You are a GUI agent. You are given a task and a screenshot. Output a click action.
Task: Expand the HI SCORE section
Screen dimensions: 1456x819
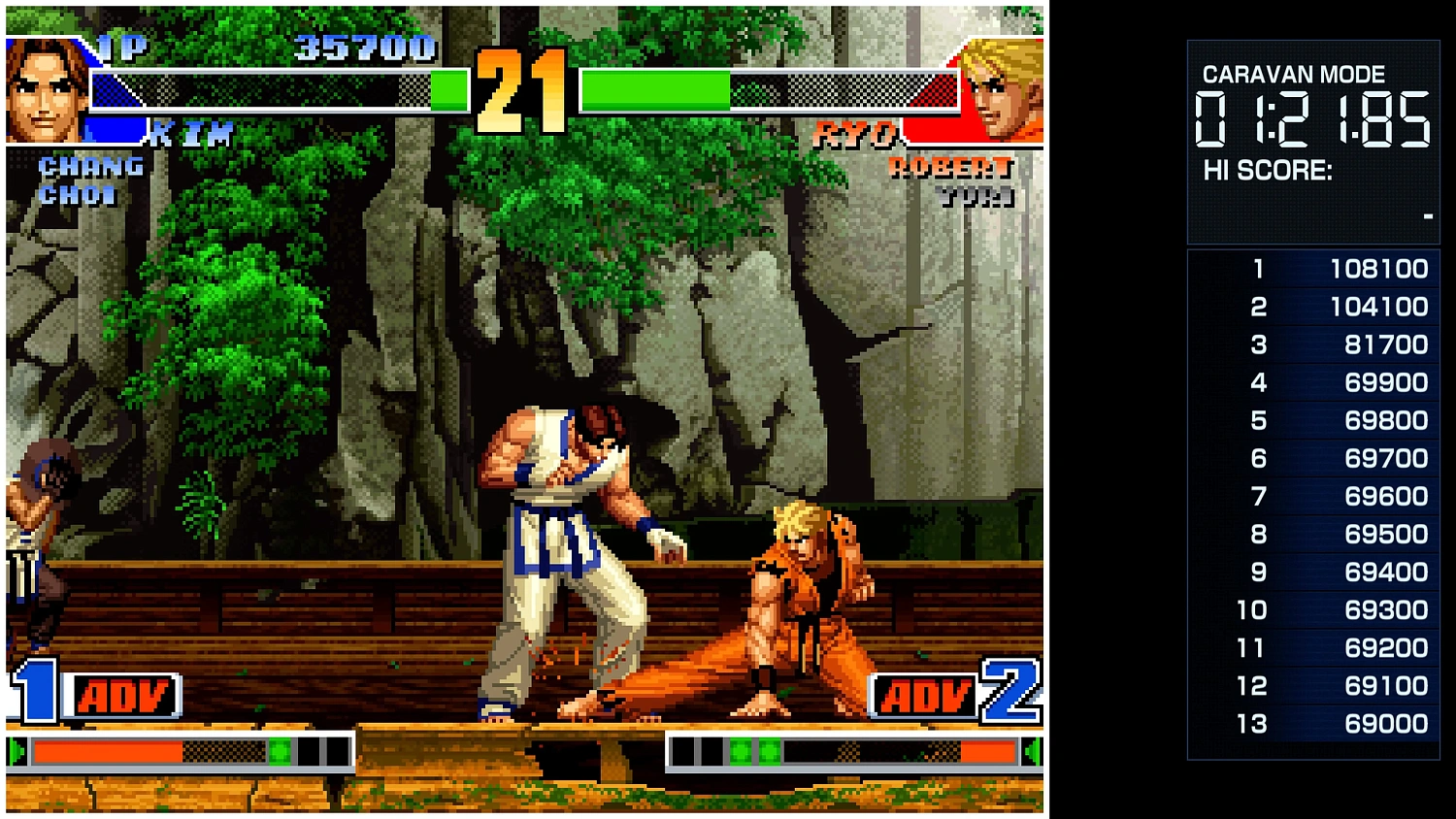tap(1267, 171)
